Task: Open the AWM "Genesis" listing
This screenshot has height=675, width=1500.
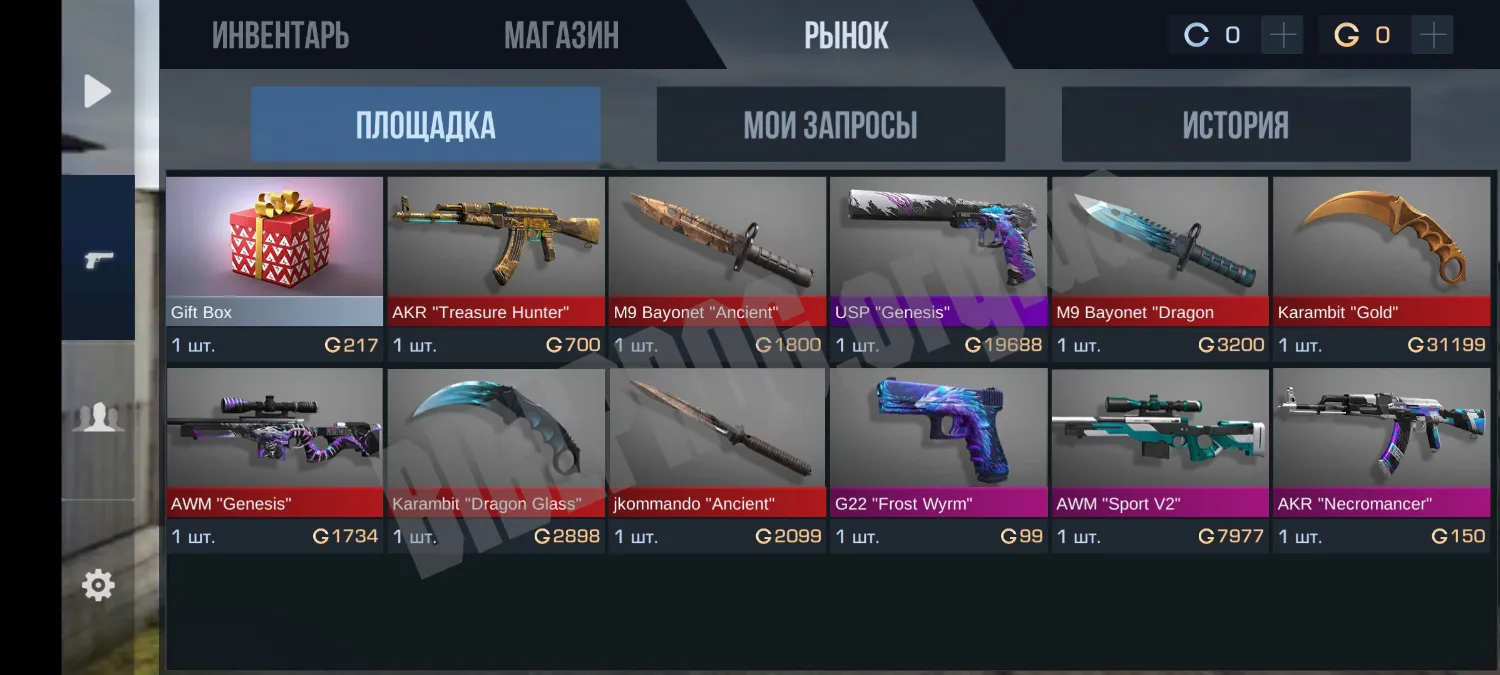Action: (x=274, y=458)
